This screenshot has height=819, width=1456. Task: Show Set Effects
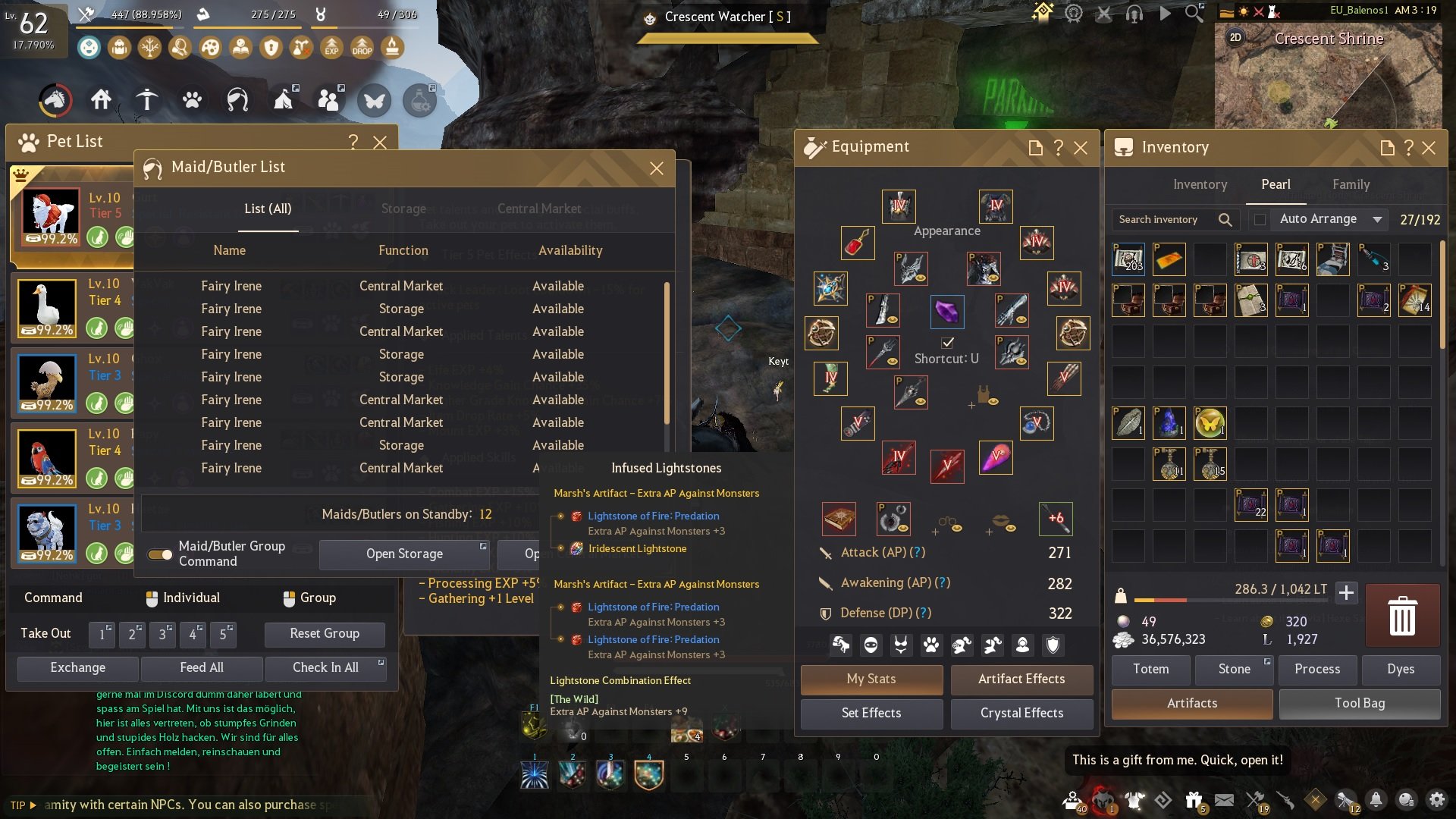pyautogui.click(x=871, y=714)
